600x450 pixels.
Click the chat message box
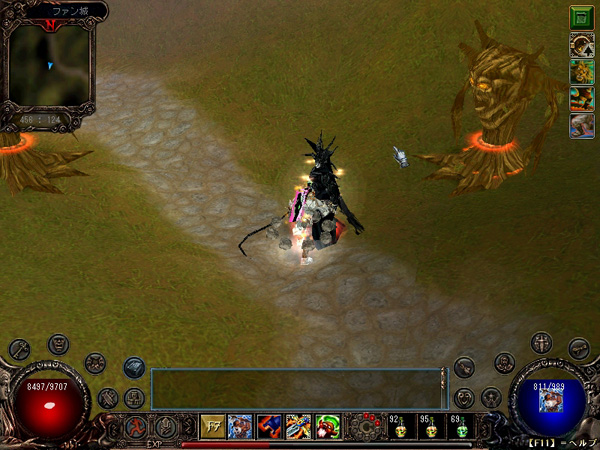[x=297, y=388]
